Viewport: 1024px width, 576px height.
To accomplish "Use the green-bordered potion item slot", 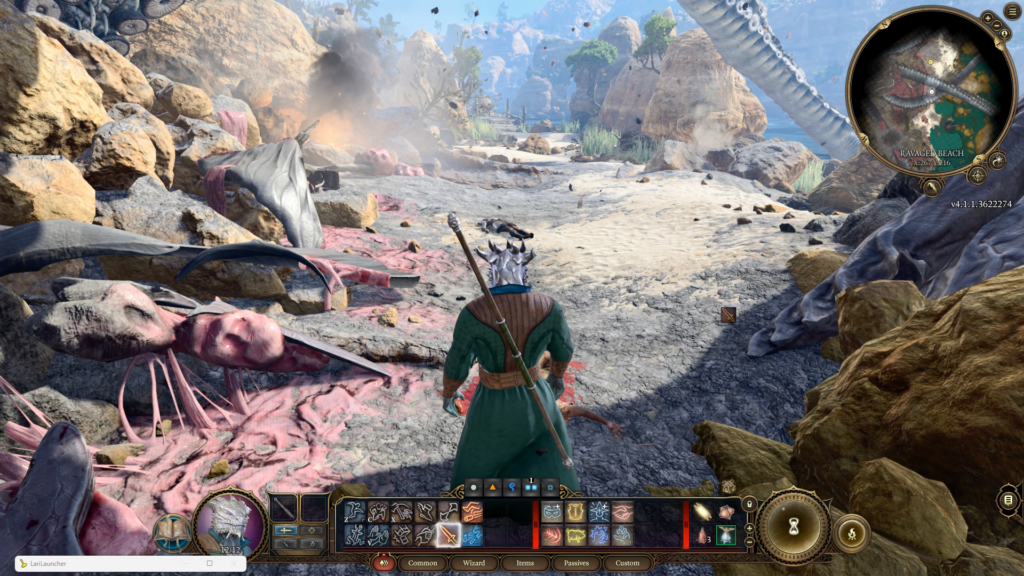I will coord(726,535).
